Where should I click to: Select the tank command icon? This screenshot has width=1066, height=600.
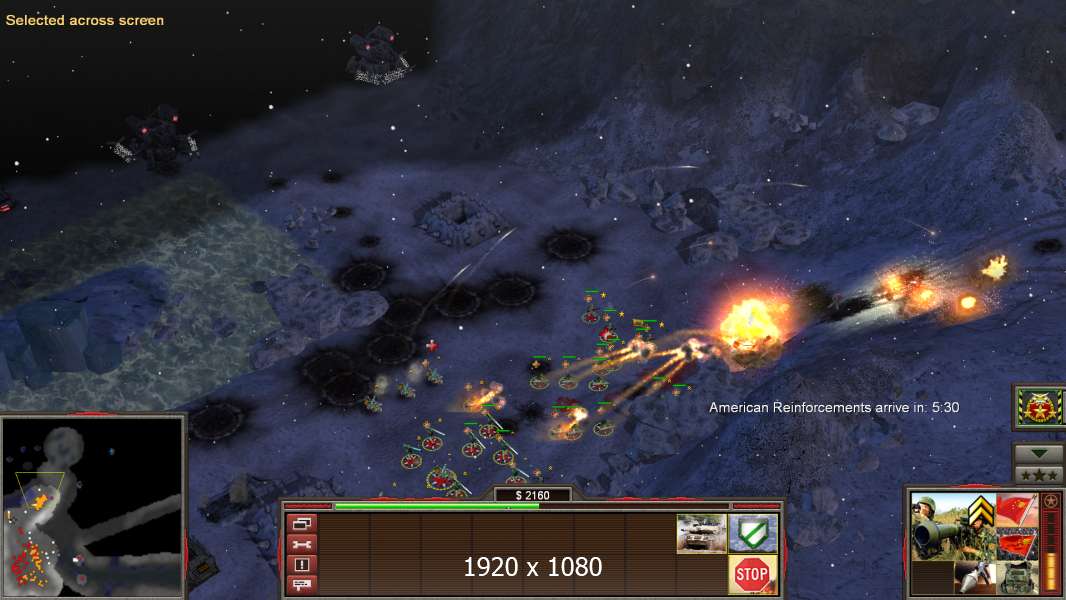(701, 533)
